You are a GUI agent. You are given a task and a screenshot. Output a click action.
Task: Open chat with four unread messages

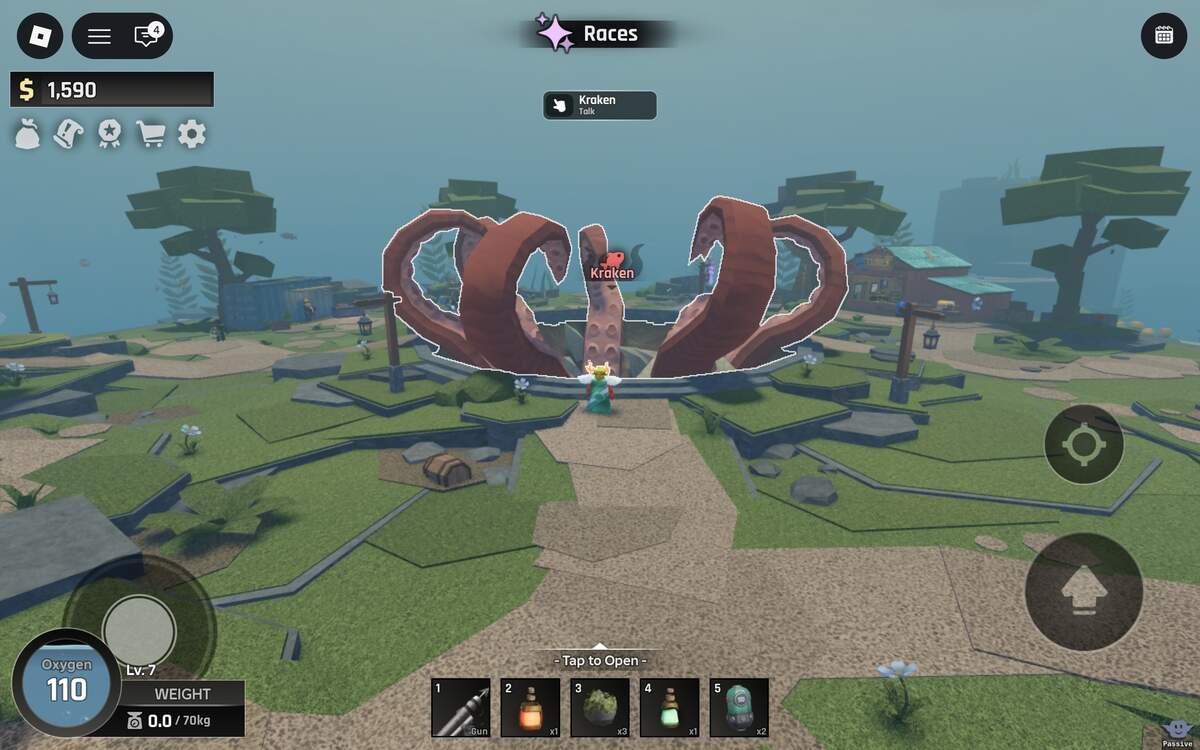pos(147,36)
